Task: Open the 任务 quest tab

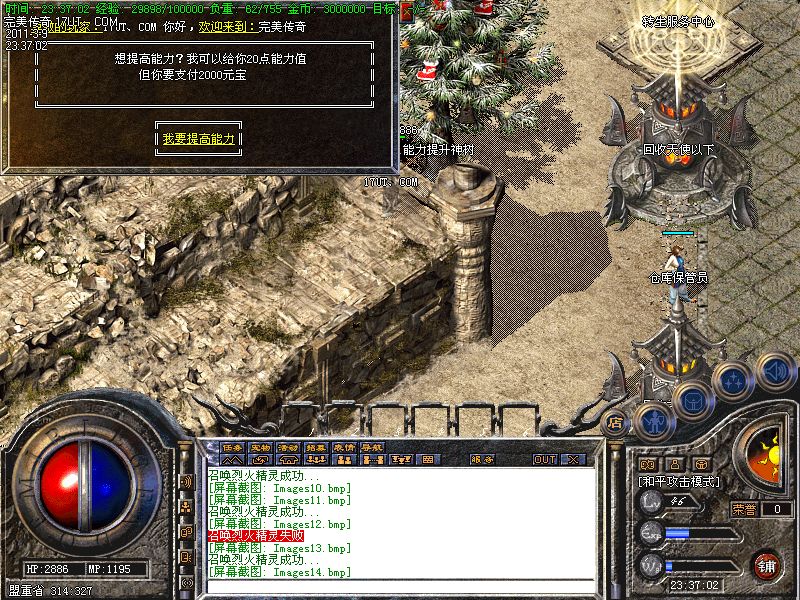Action: coord(233,447)
